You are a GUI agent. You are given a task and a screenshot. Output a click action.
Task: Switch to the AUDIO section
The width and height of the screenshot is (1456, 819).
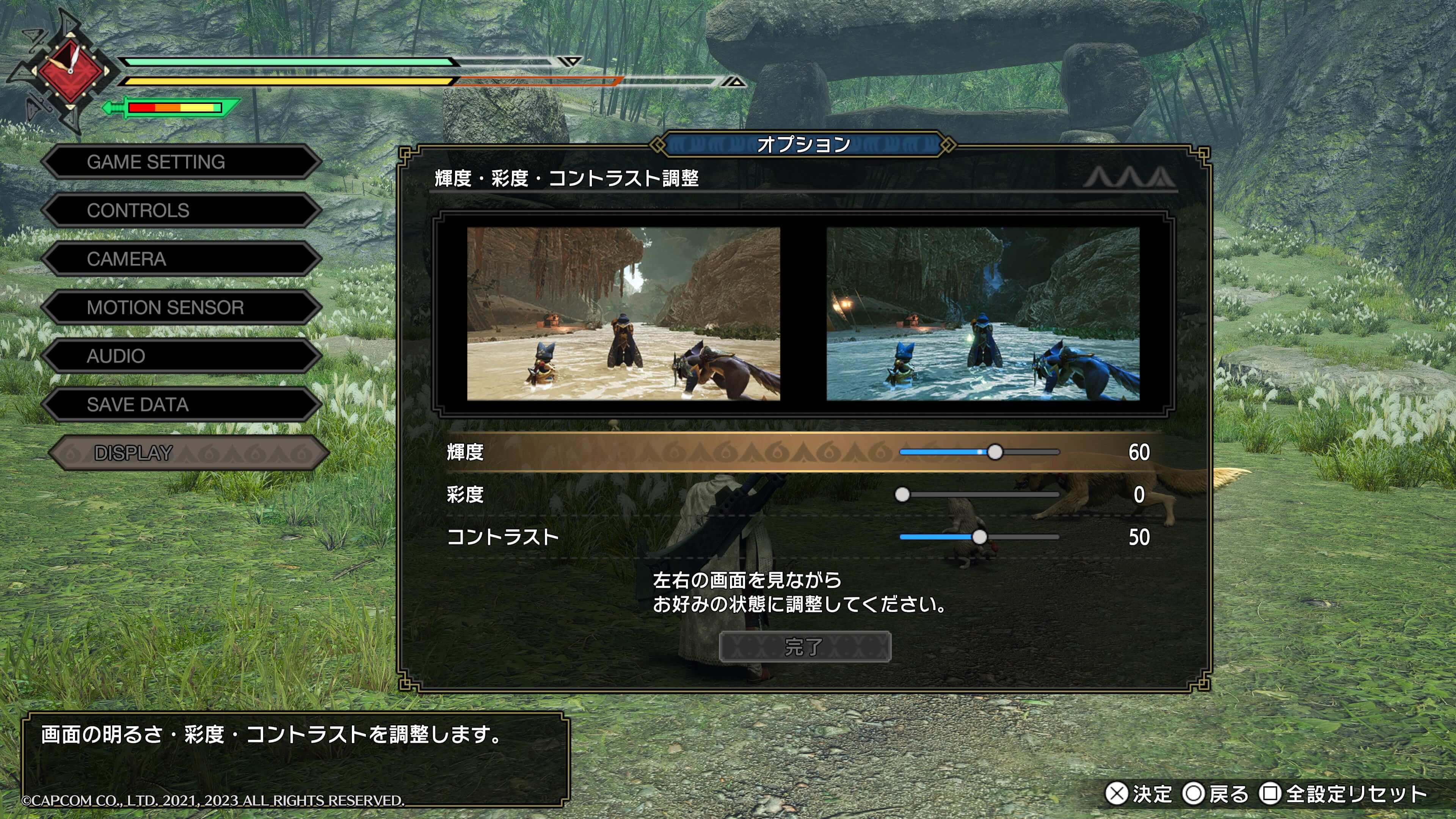(x=181, y=356)
